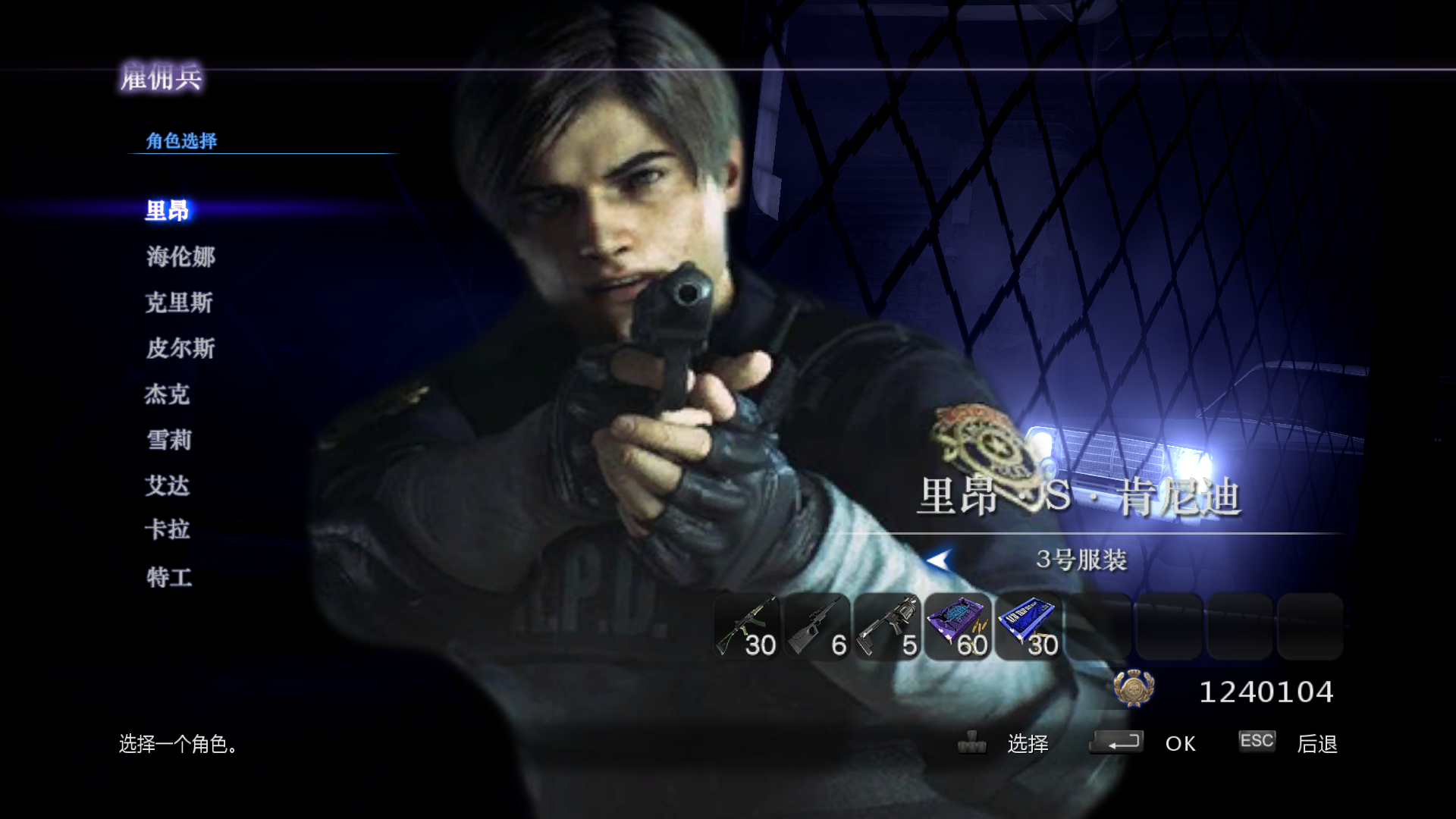This screenshot has width=1456, height=819.
Task: Select the assault rifle slot with 30 rounds
Action: click(x=747, y=627)
